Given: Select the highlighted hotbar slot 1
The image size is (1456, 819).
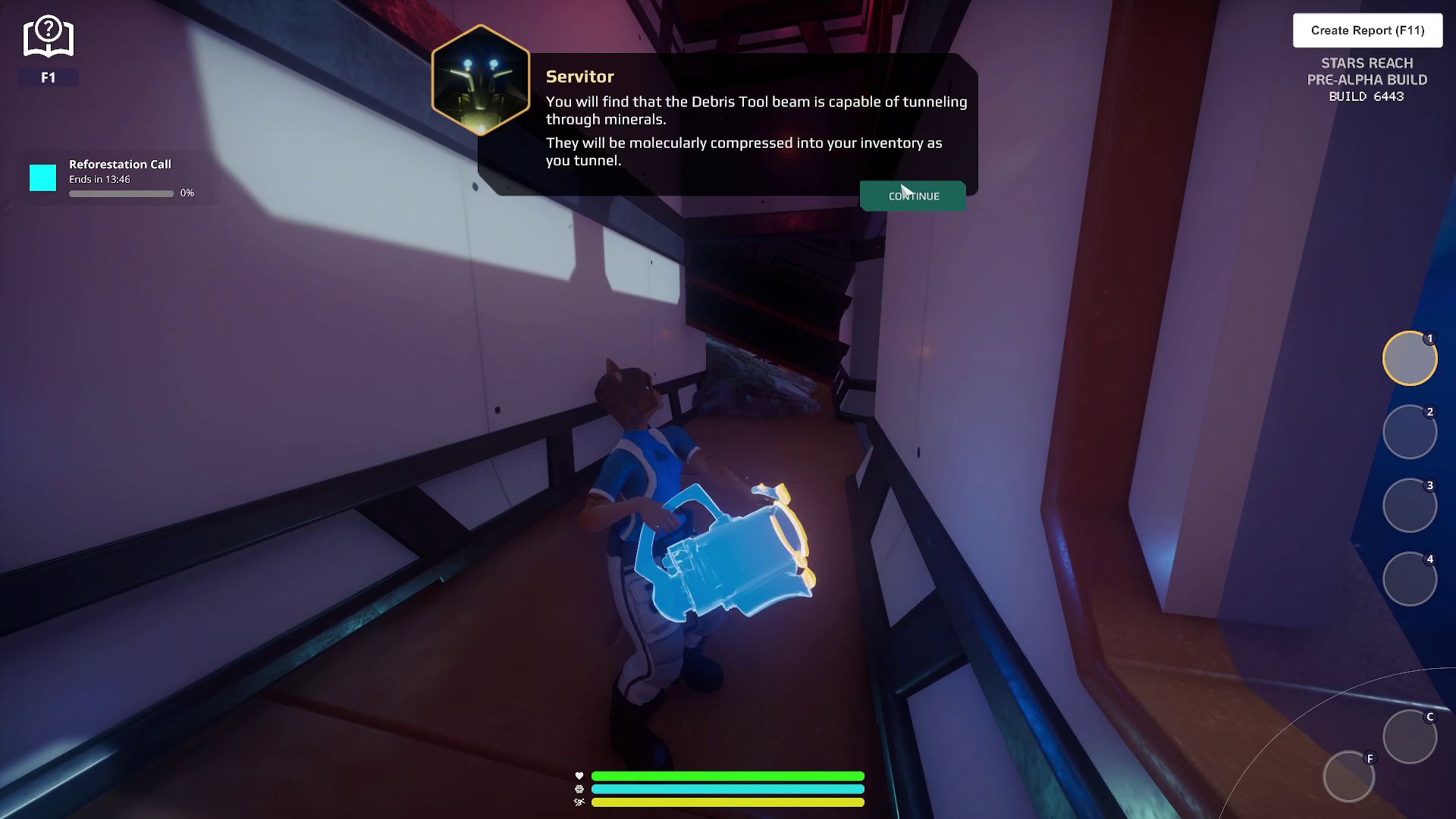Looking at the screenshot, I should 1410,359.
